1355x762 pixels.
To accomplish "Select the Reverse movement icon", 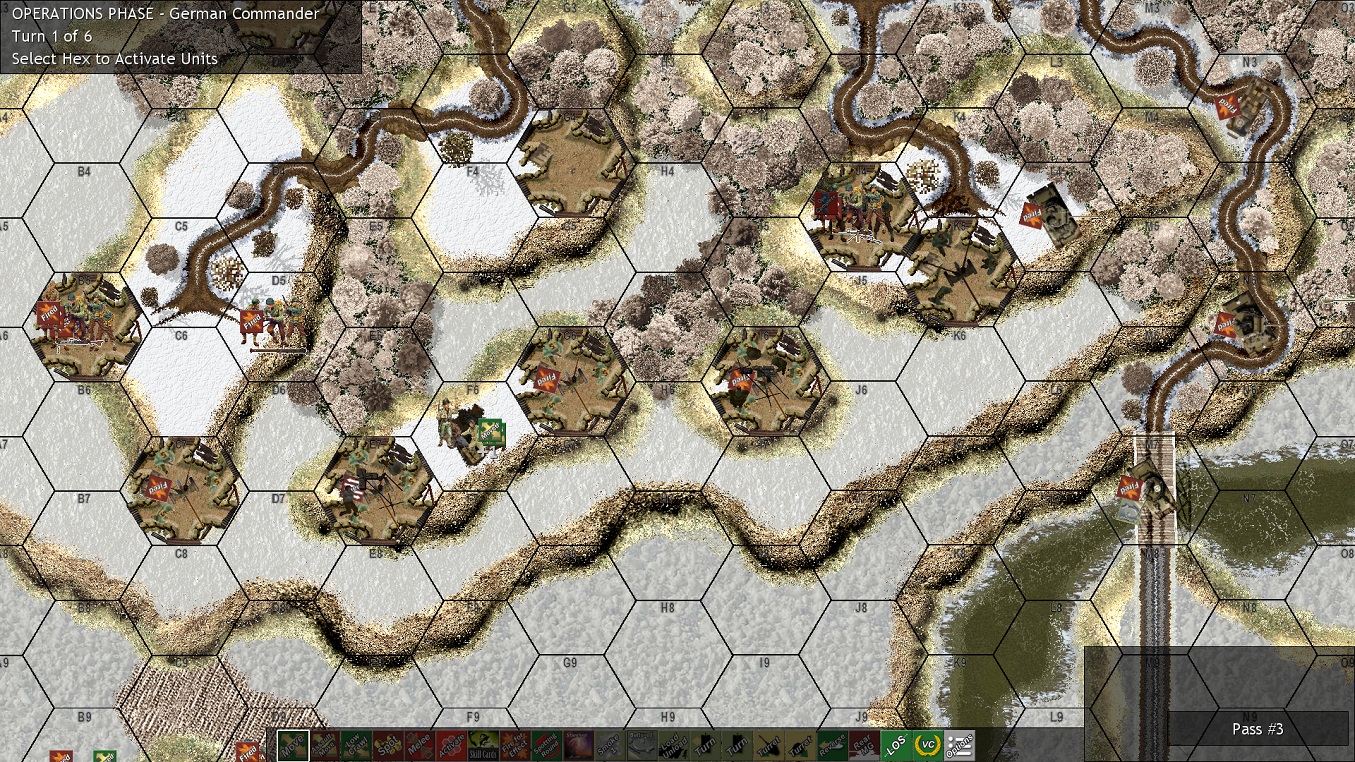I will [x=833, y=745].
